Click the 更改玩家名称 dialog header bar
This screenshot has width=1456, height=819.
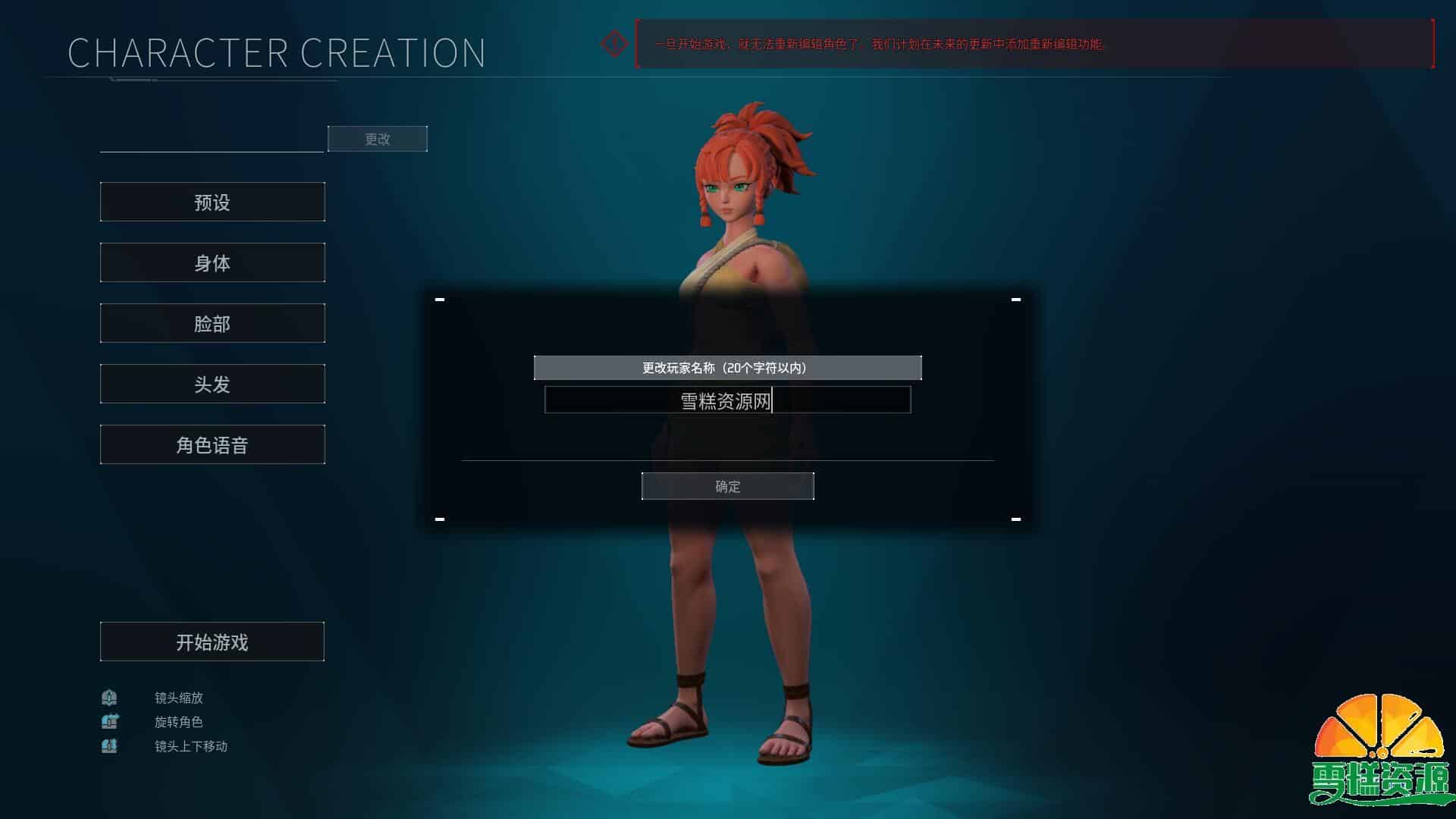(x=727, y=367)
